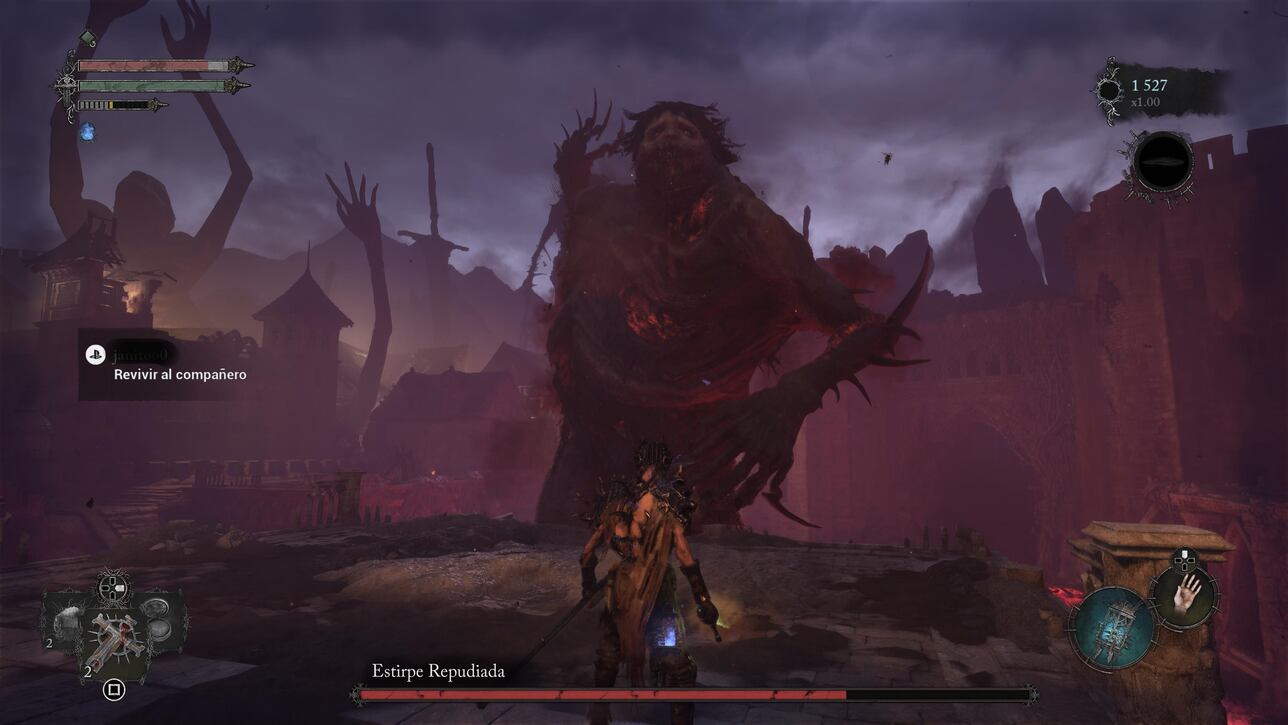Open the eye compass gauge top-right

pyautogui.click(x=1164, y=162)
